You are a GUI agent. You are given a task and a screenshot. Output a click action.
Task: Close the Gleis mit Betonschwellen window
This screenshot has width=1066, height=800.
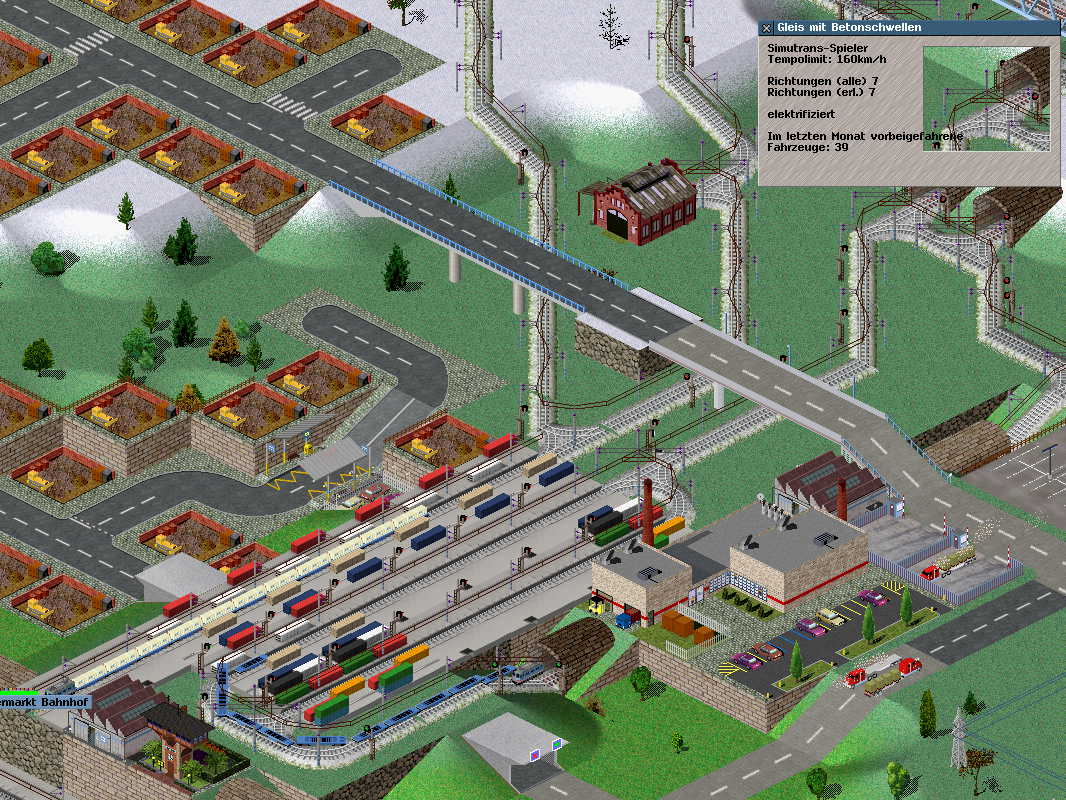767,28
